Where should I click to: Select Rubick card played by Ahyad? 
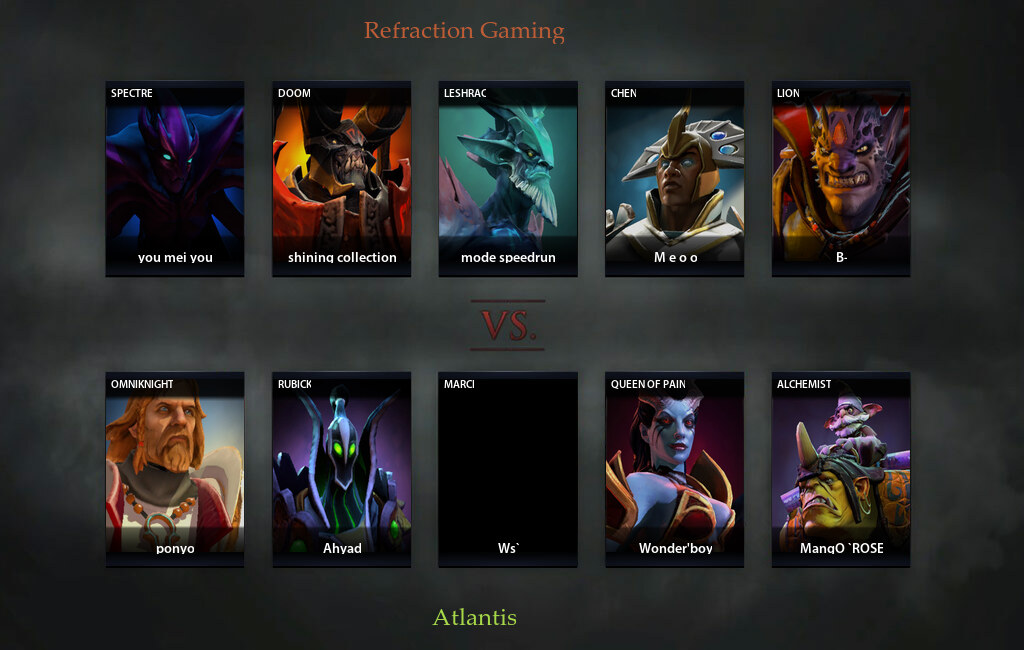click(x=342, y=469)
